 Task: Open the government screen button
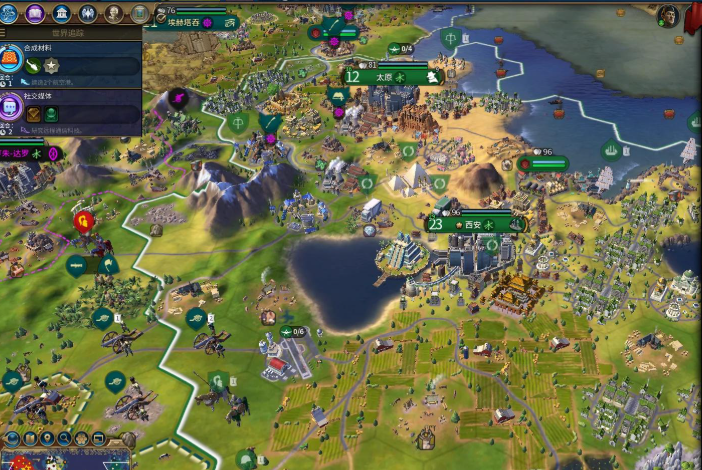61,13
